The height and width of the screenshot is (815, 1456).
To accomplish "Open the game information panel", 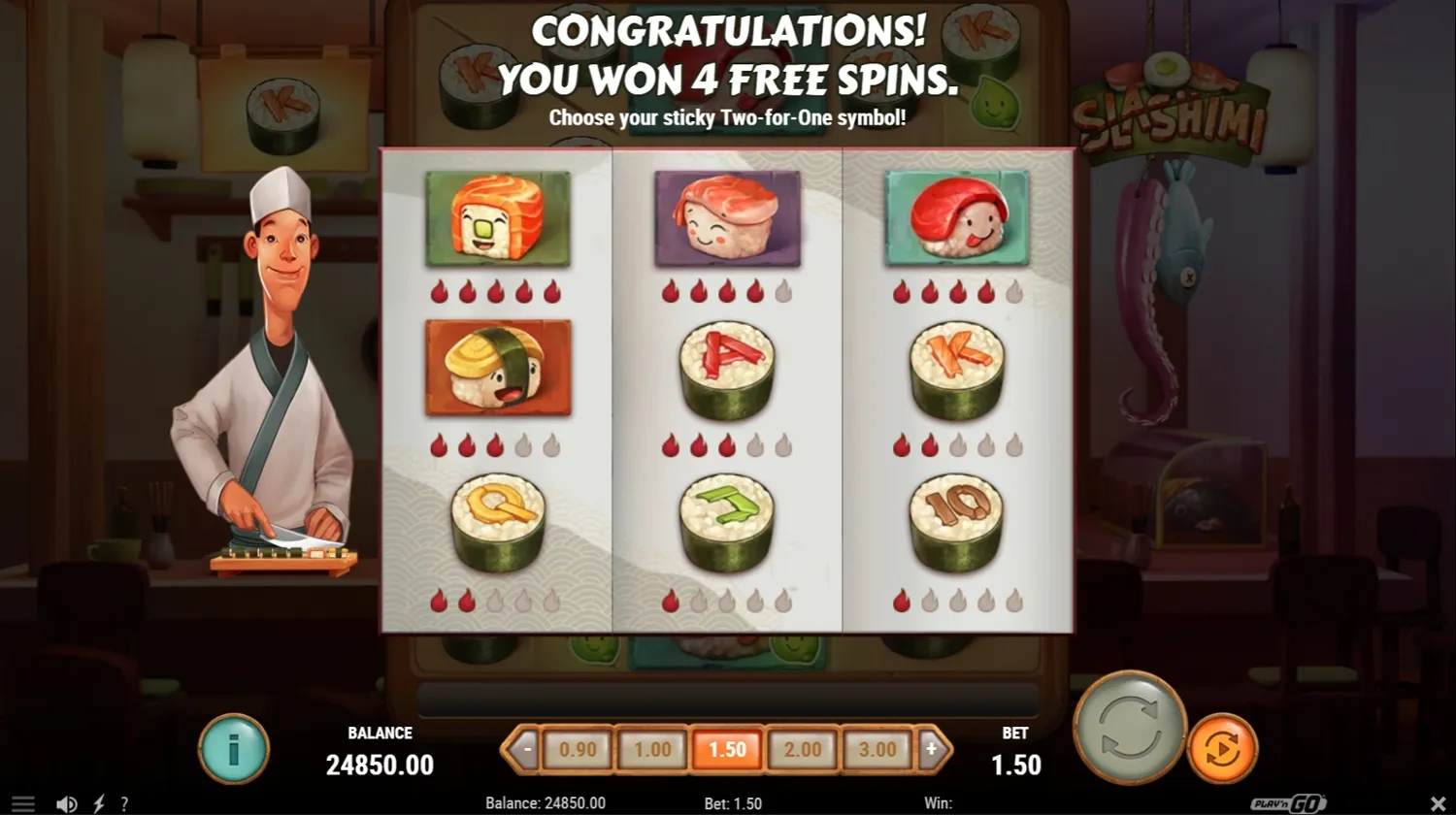I will click(233, 747).
